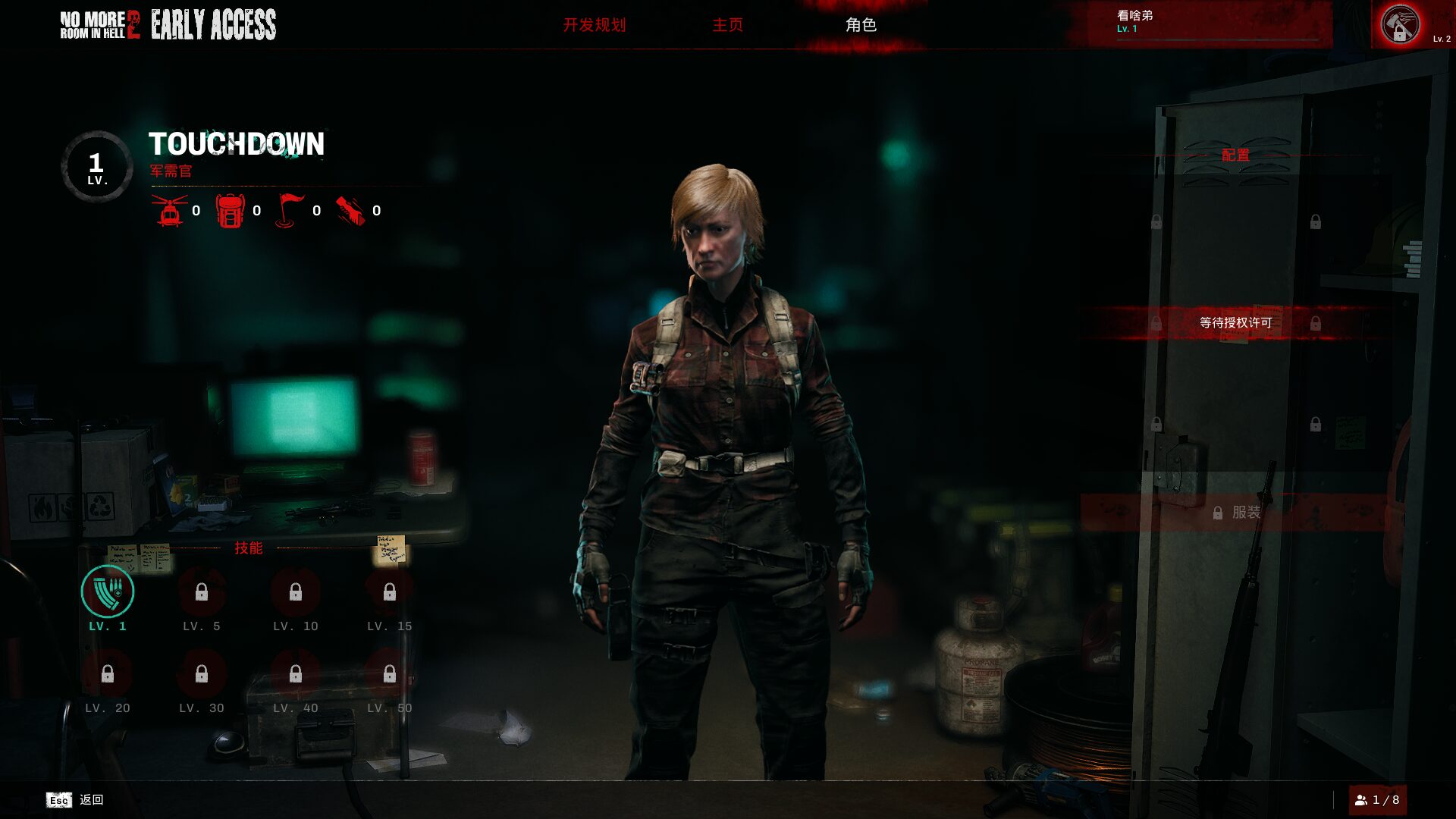Choose the locked LV. 10 skill slot

coord(296,592)
